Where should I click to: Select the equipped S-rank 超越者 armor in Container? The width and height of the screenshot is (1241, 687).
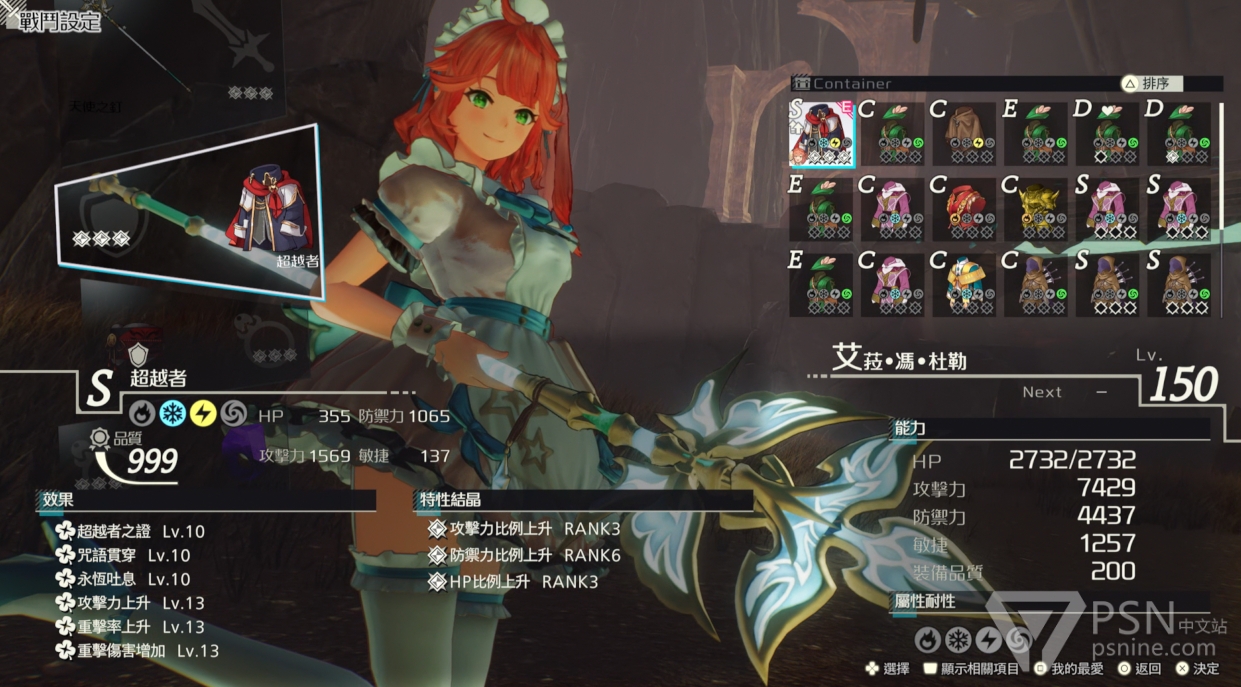coord(822,133)
